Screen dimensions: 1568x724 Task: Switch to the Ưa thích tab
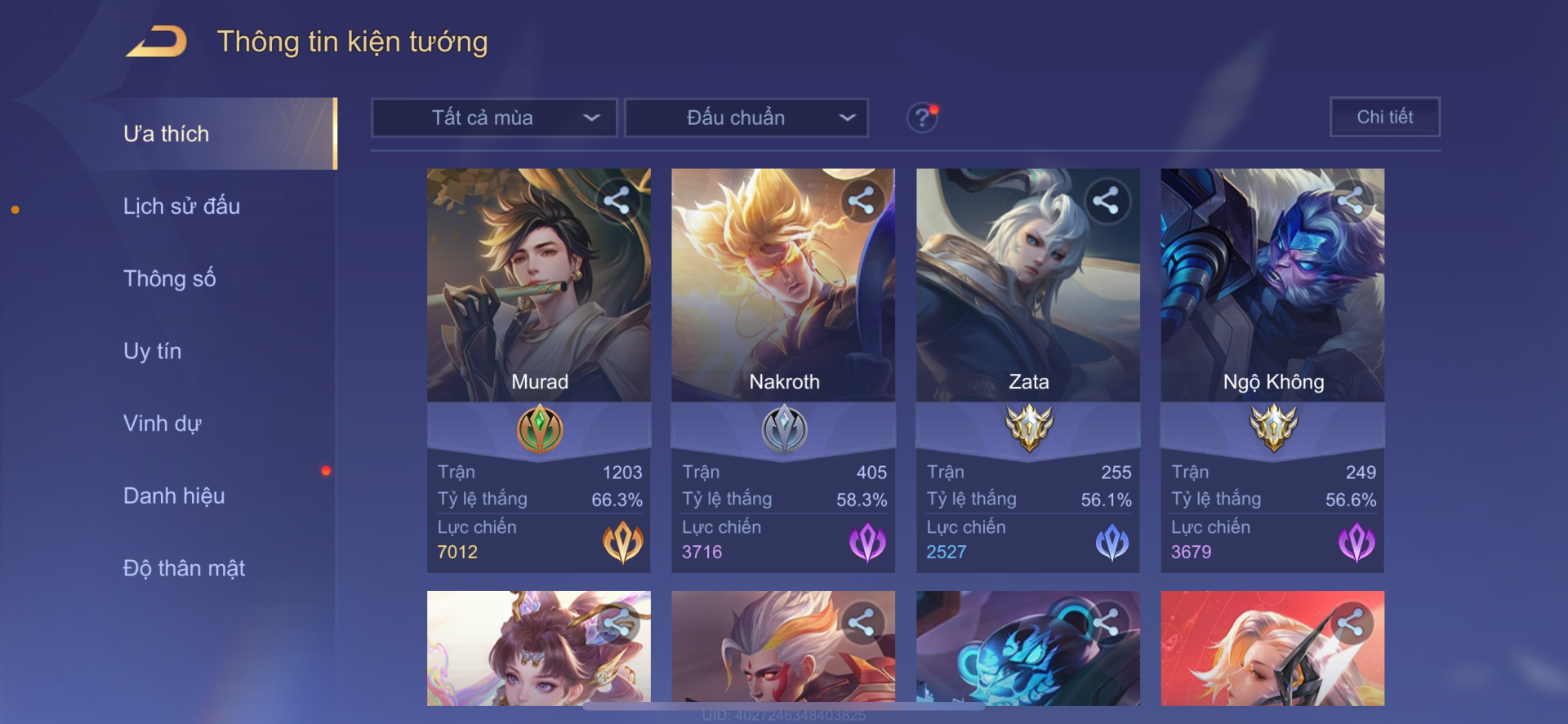click(167, 134)
